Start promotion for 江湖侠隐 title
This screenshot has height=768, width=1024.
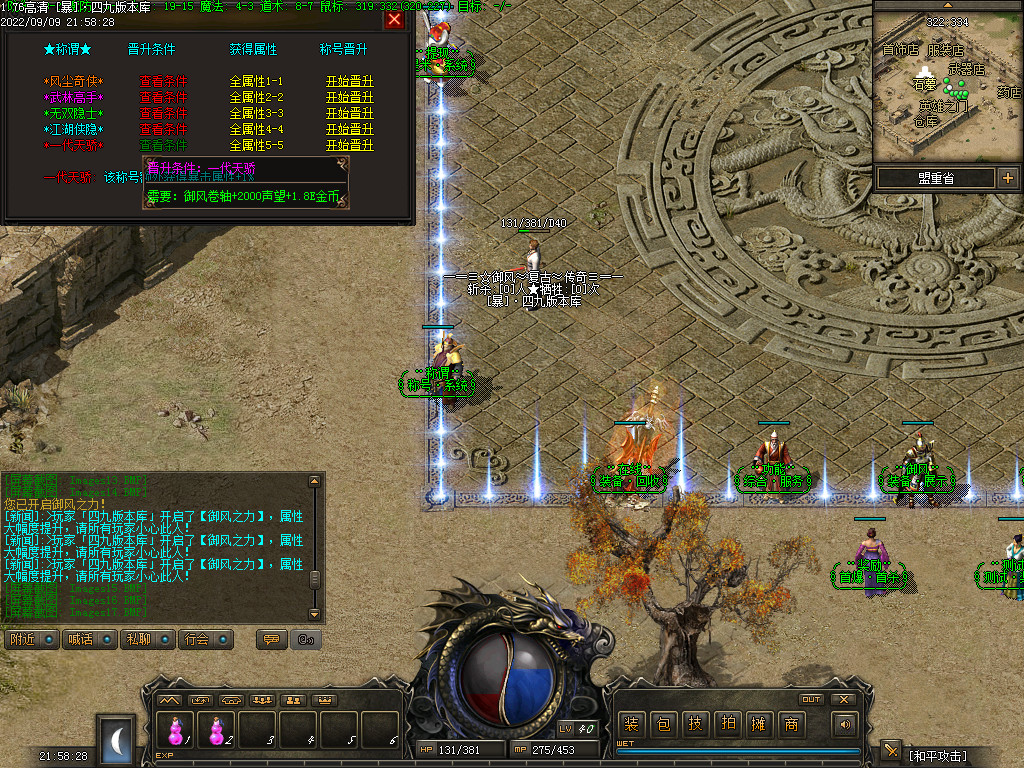tap(349, 130)
